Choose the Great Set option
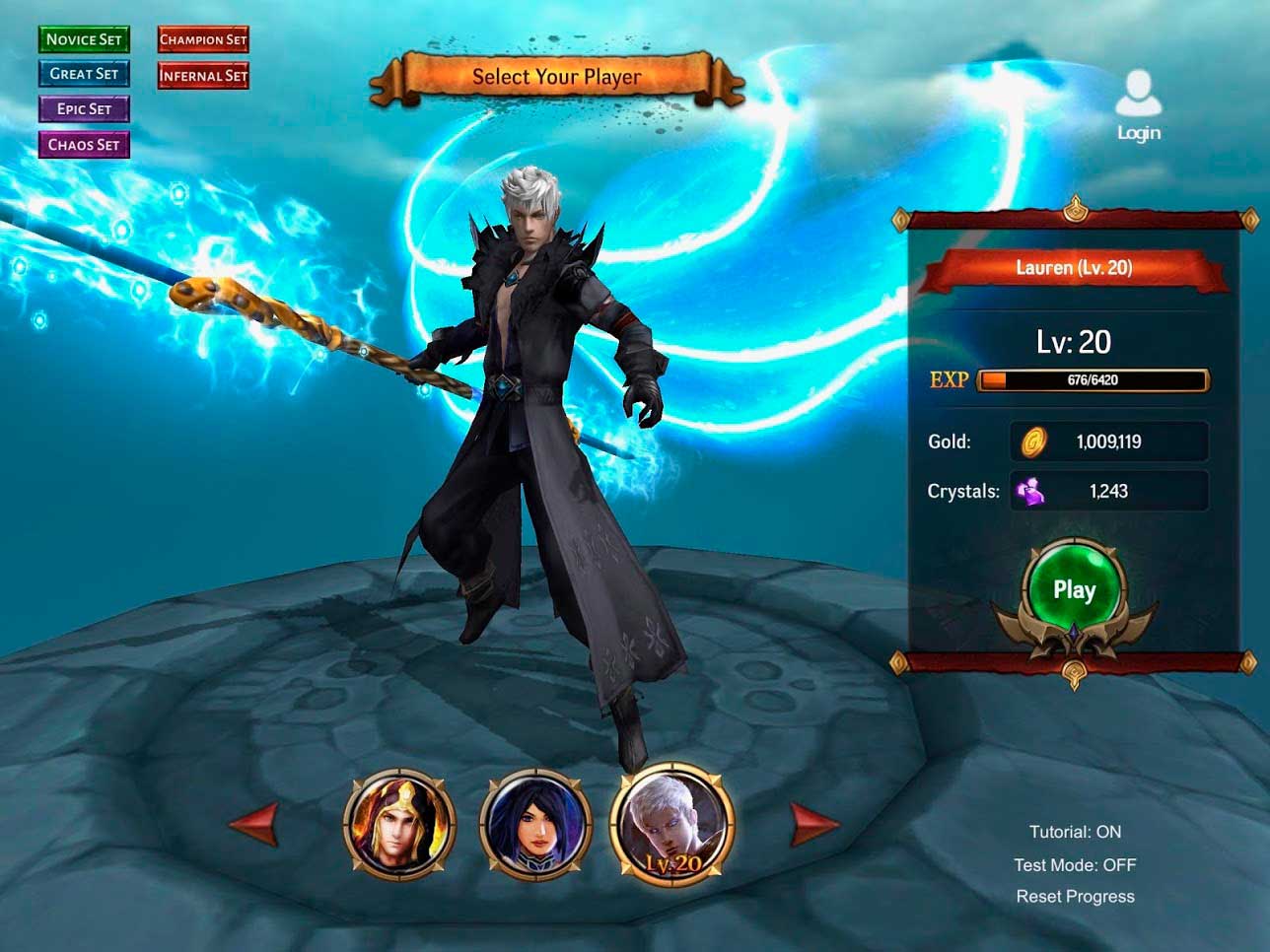 [x=84, y=74]
